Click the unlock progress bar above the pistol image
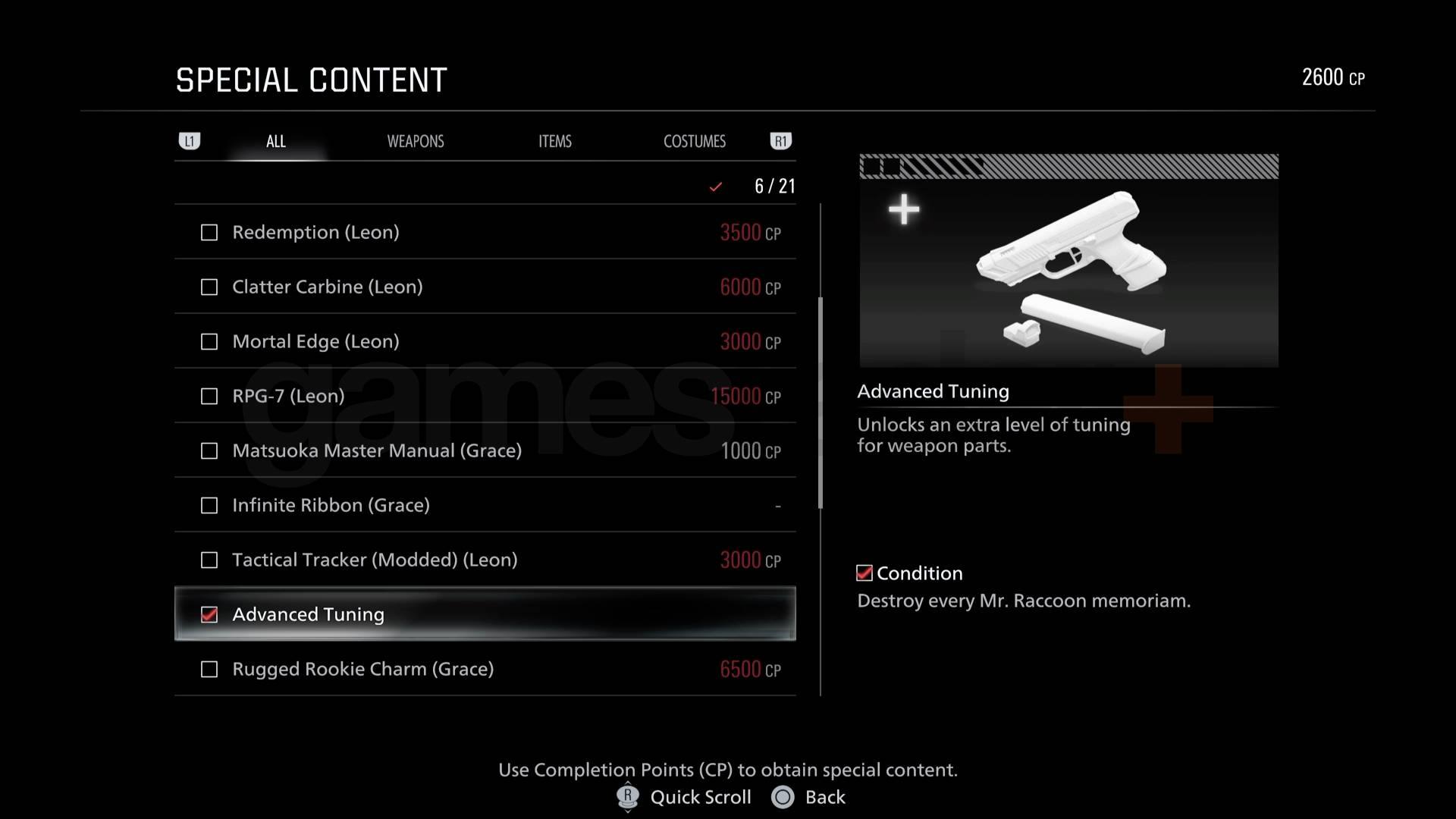The width and height of the screenshot is (1456, 819). point(1068,165)
